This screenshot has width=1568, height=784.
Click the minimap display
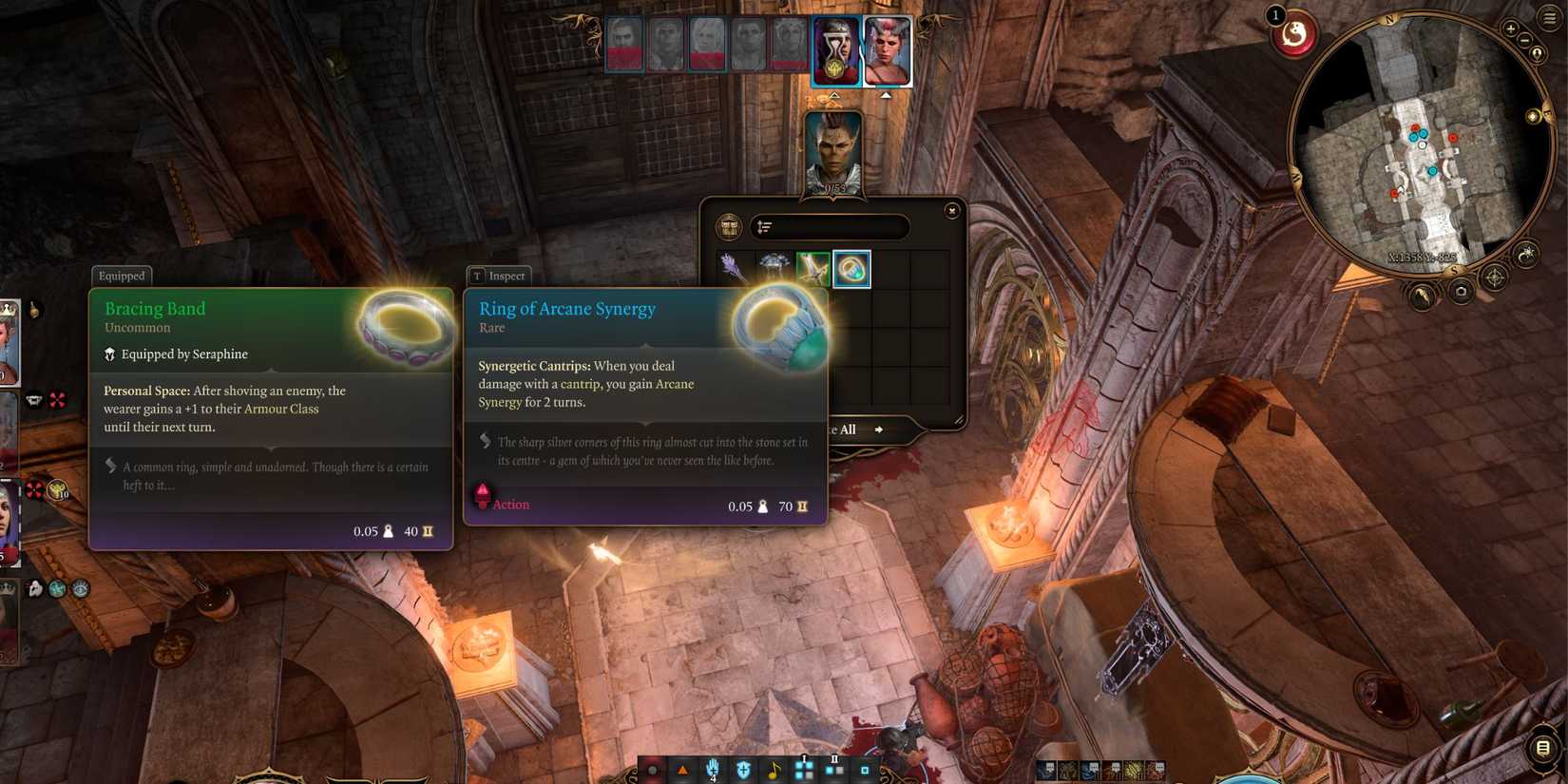[x=1421, y=143]
